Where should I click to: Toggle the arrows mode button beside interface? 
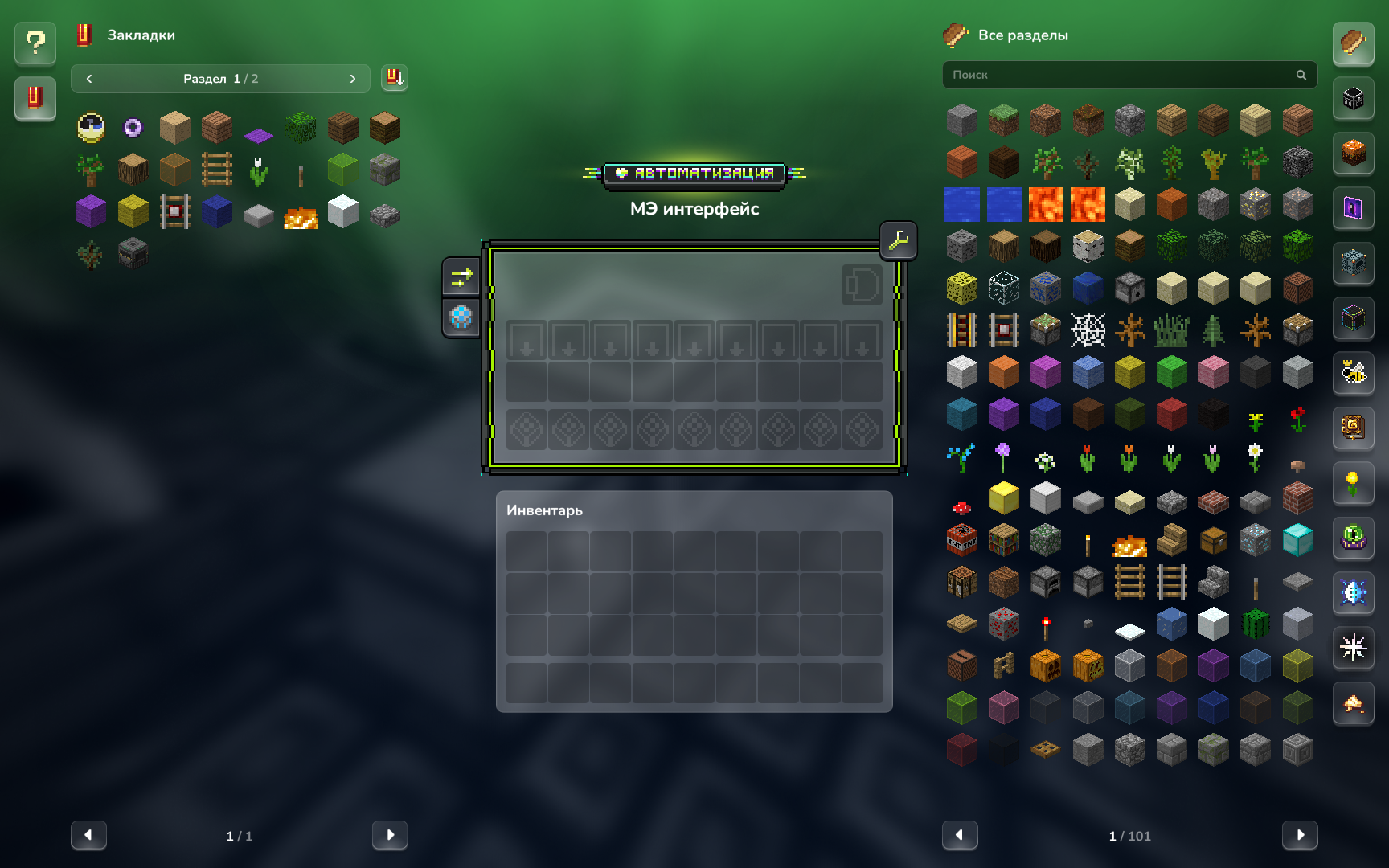pos(461,278)
